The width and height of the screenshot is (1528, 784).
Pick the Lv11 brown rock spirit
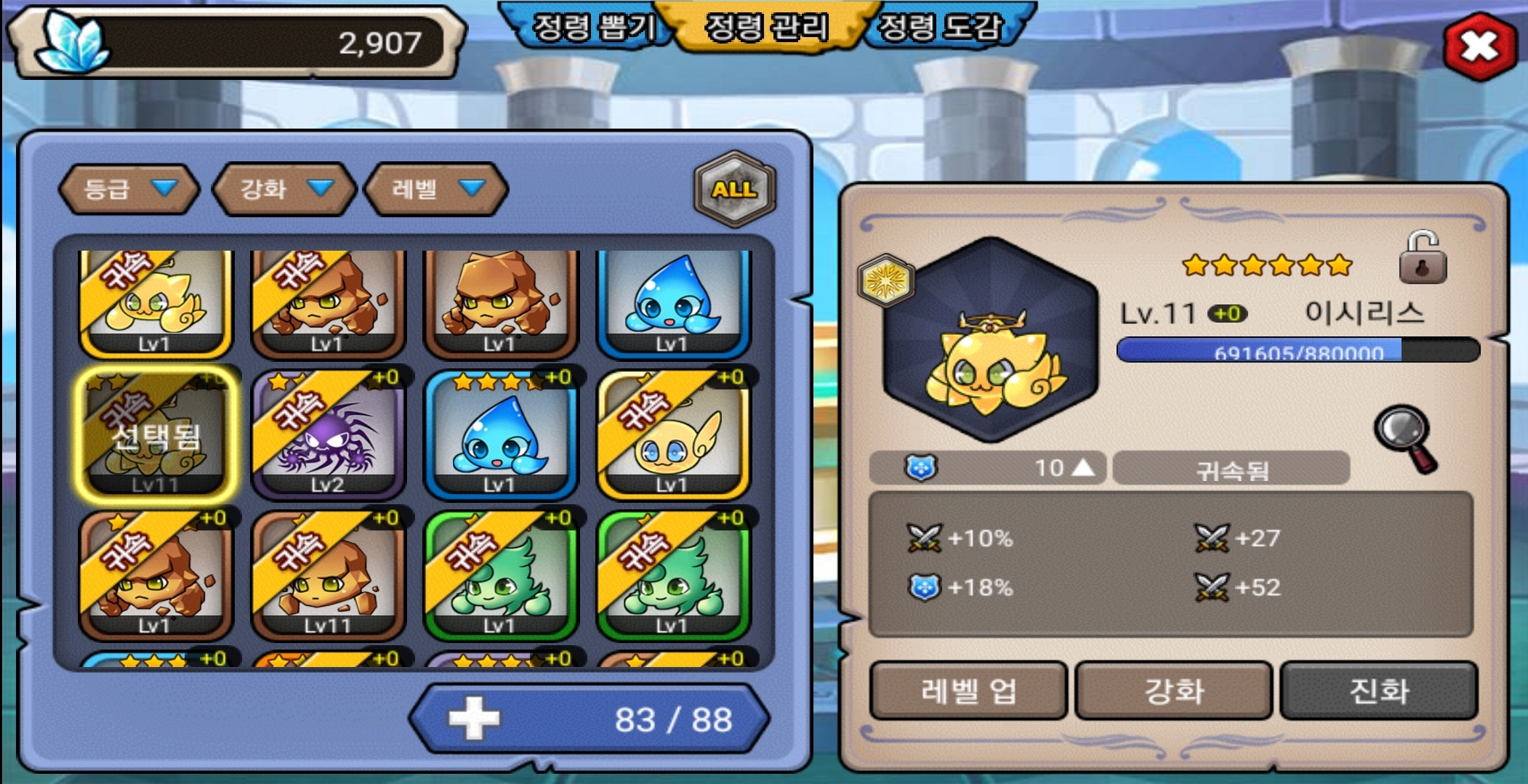coord(328,575)
